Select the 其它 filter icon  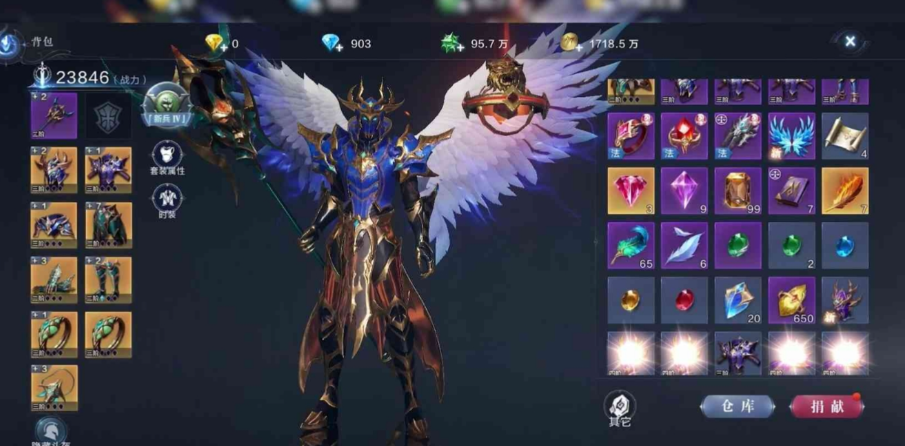click(620, 407)
